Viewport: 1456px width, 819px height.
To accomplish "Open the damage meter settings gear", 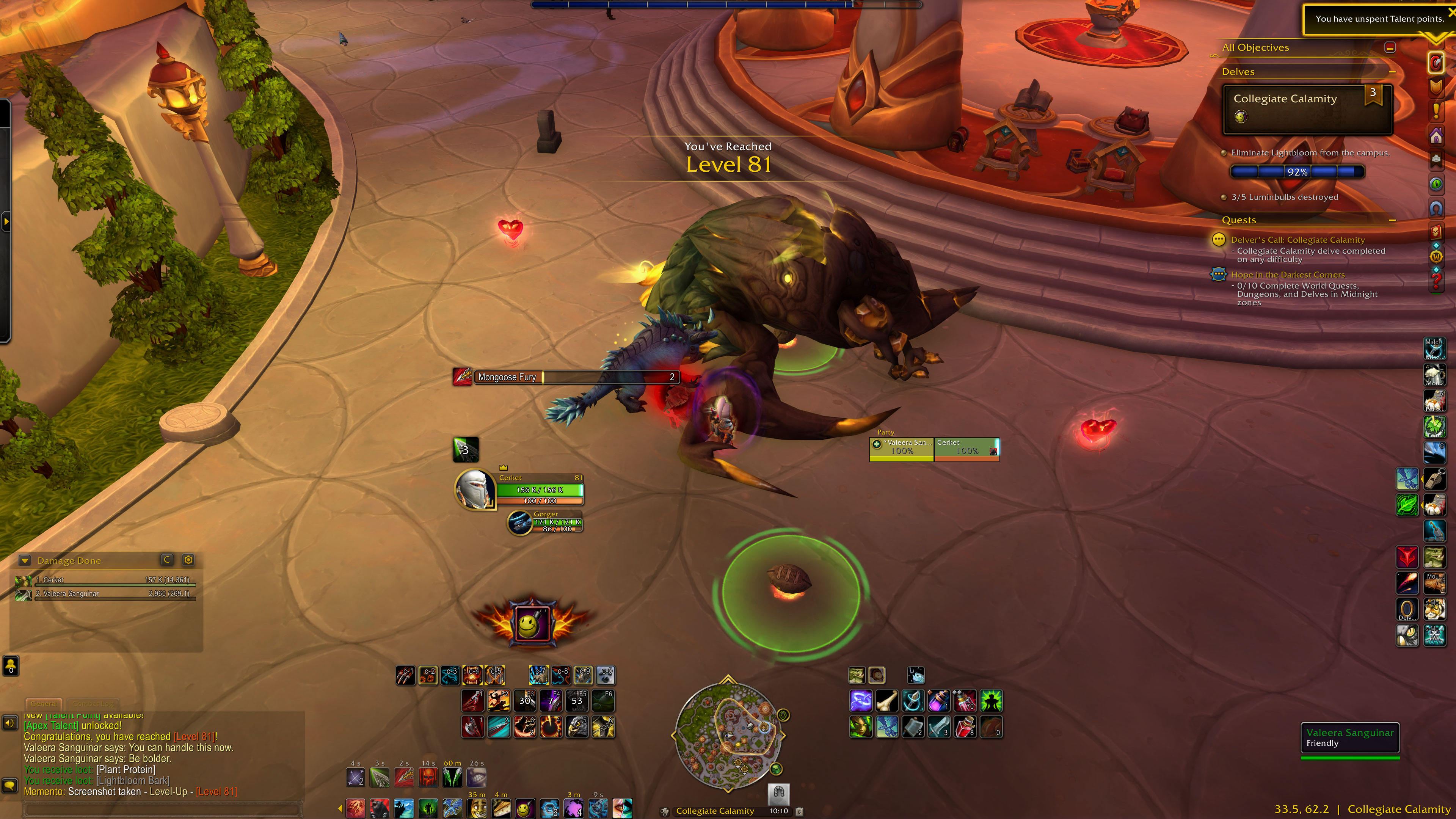I will 188,560.
